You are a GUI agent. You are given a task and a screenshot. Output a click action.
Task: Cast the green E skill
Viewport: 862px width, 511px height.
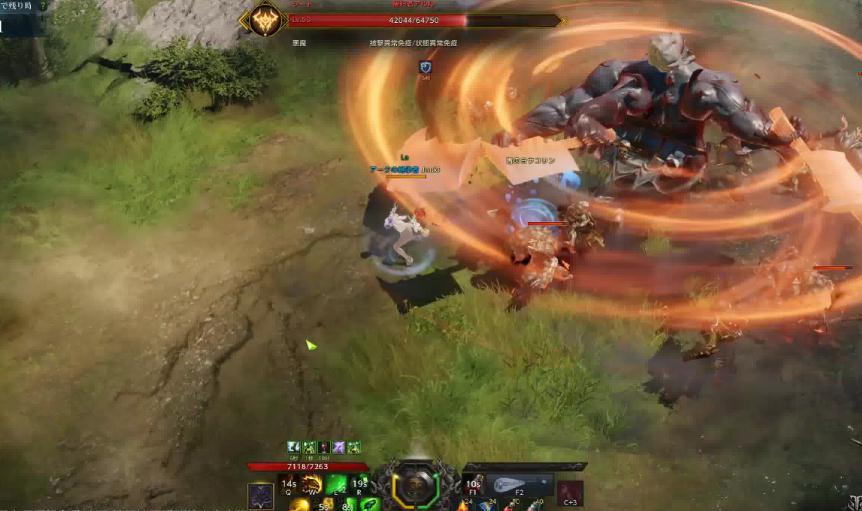tap(336, 485)
